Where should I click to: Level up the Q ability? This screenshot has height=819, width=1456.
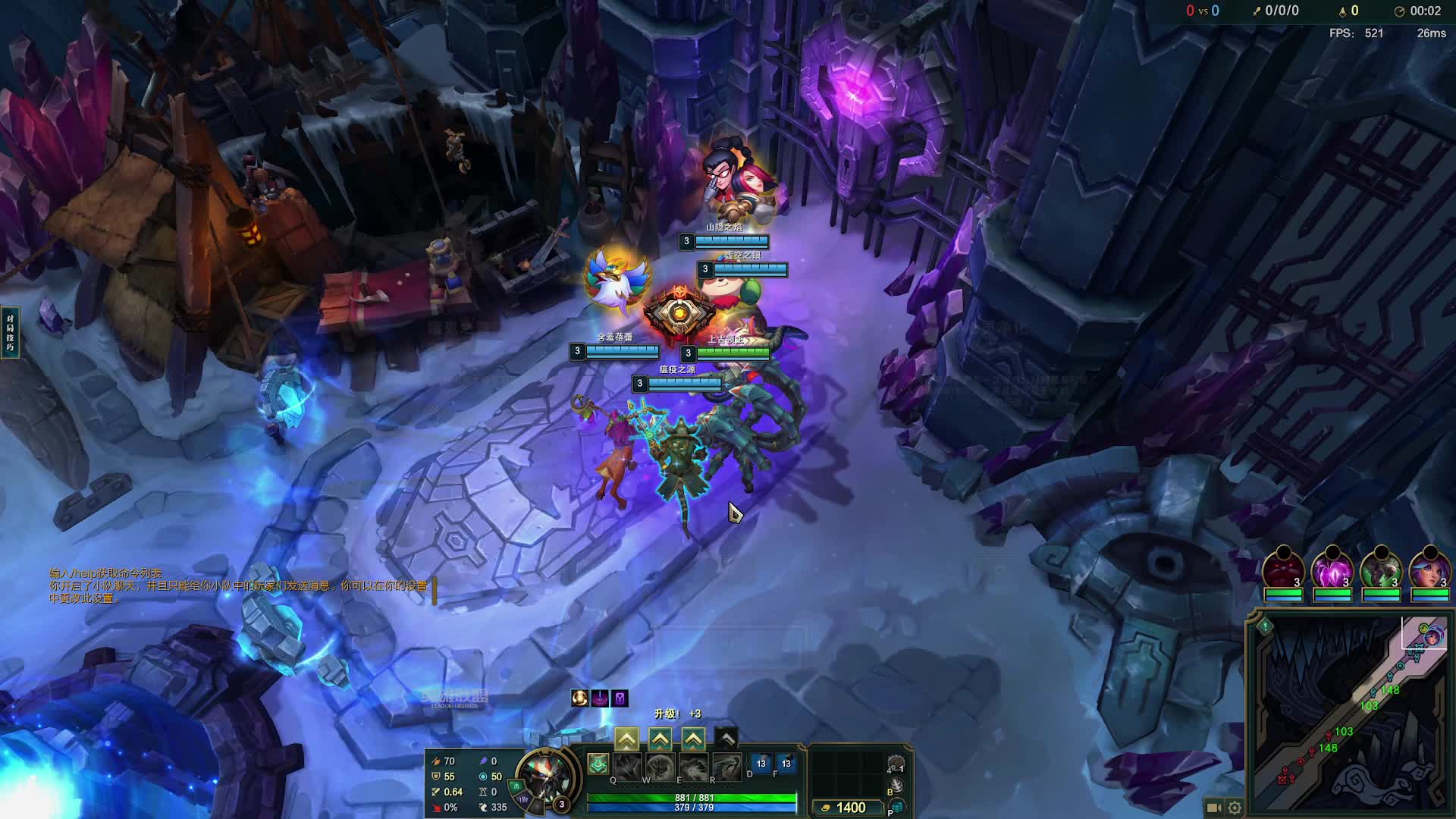click(x=626, y=739)
